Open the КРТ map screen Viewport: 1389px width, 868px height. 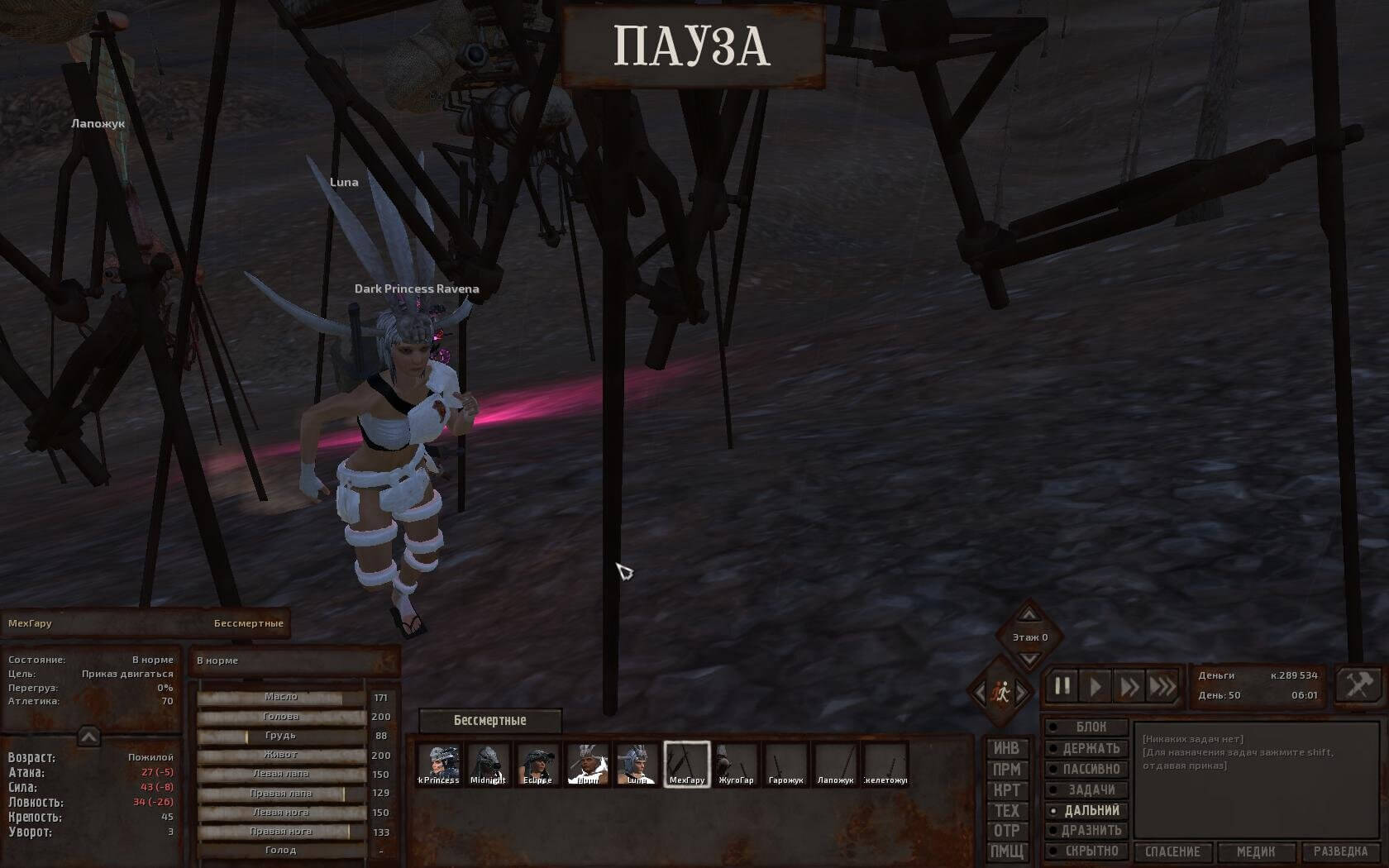(1006, 790)
